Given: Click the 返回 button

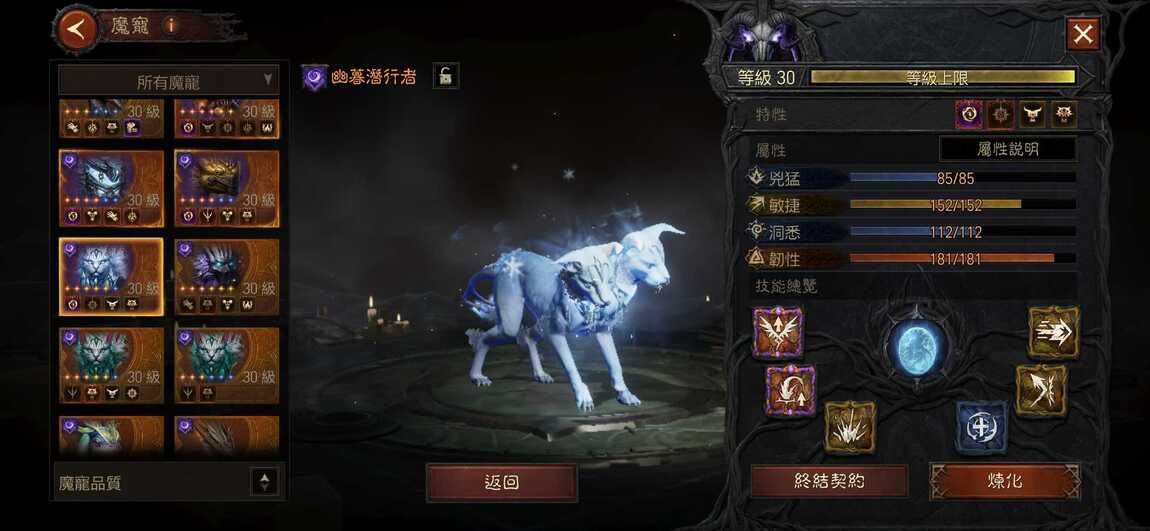Looking at the screenshot, I should 501,482.
